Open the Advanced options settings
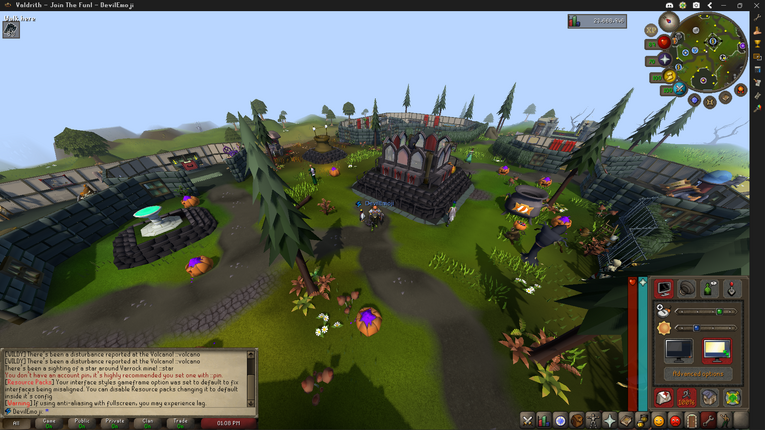765x430 pixels. click(x=697, y=374)
